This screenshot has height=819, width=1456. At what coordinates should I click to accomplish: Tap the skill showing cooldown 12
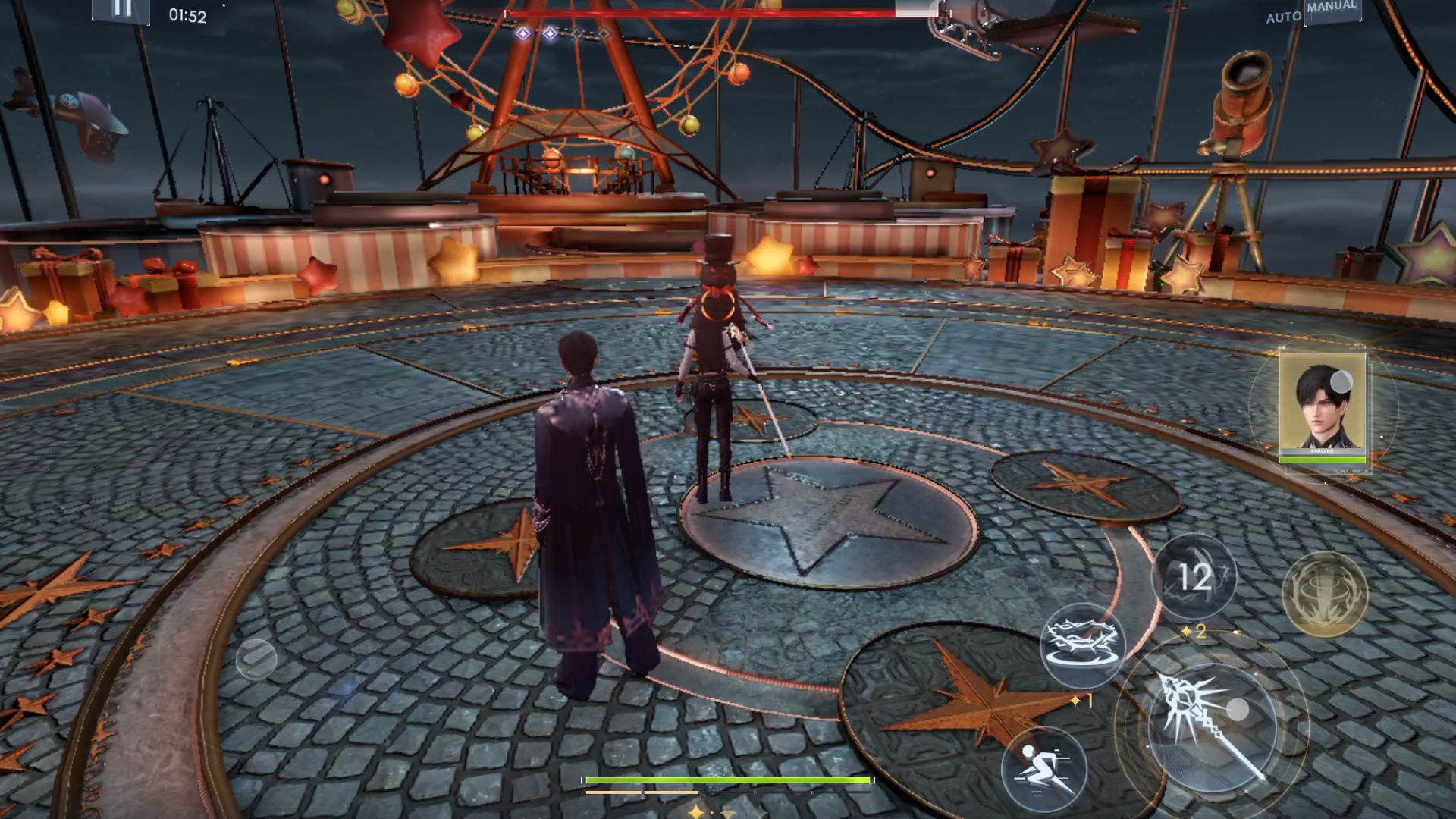pos(1194,577)
